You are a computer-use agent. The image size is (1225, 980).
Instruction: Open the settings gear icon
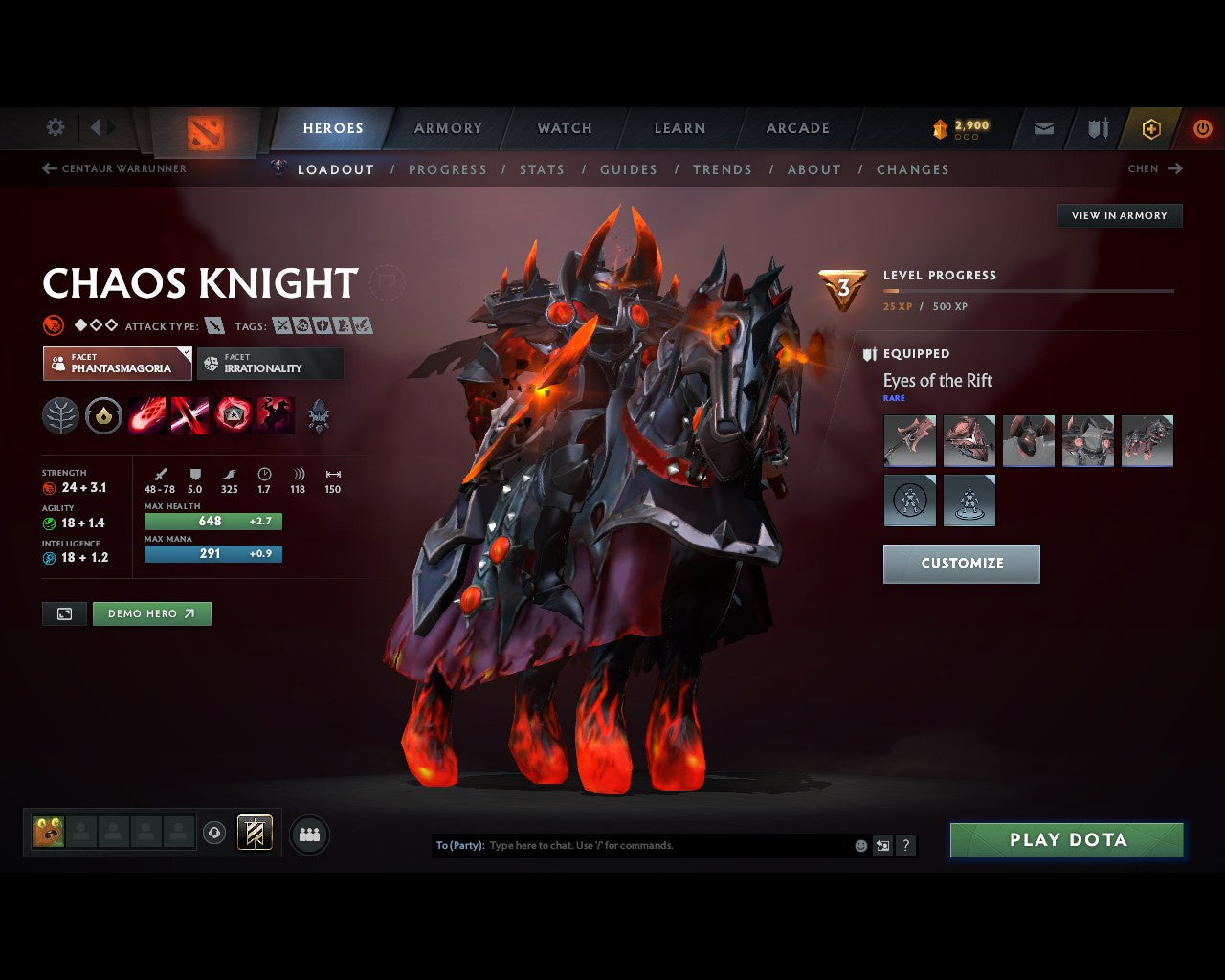point(55,127)
